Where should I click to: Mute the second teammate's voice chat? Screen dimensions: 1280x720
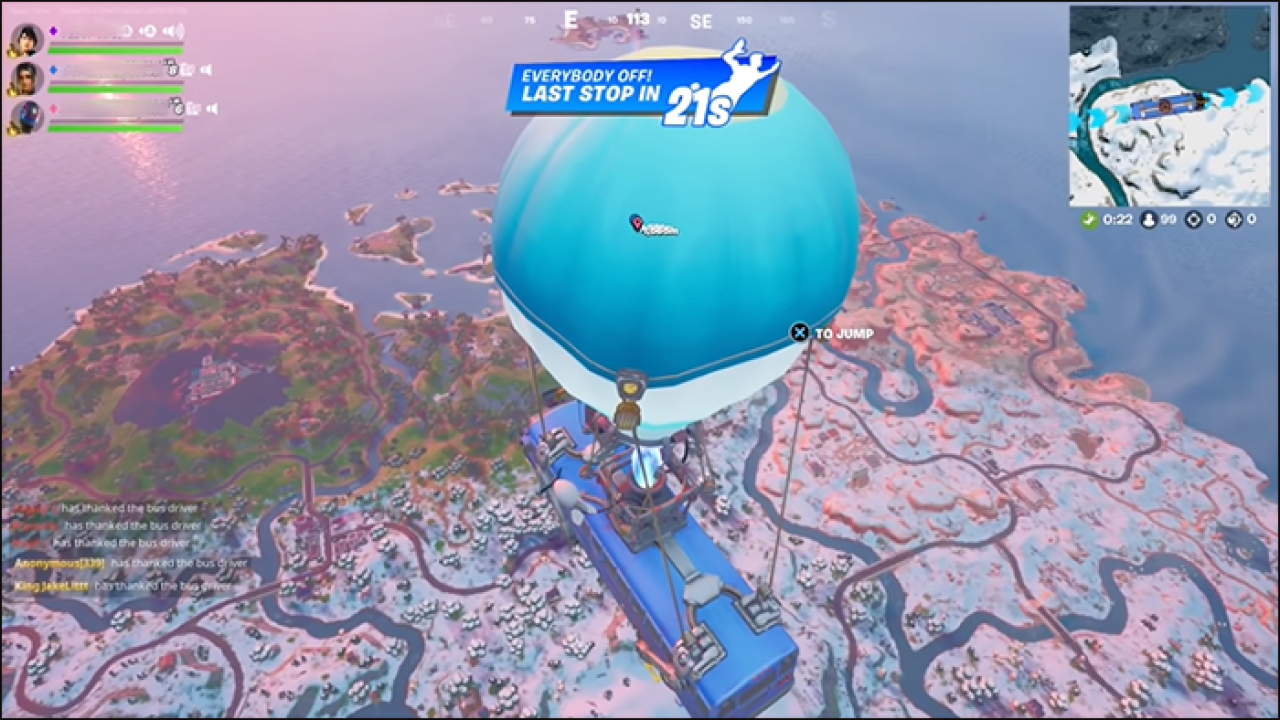[x=205, y=71]
